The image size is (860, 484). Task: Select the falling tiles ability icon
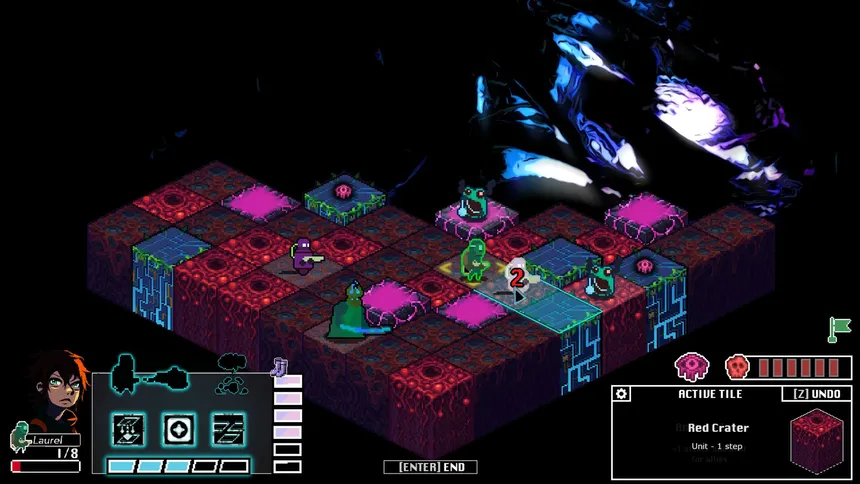tap(128, 429)
